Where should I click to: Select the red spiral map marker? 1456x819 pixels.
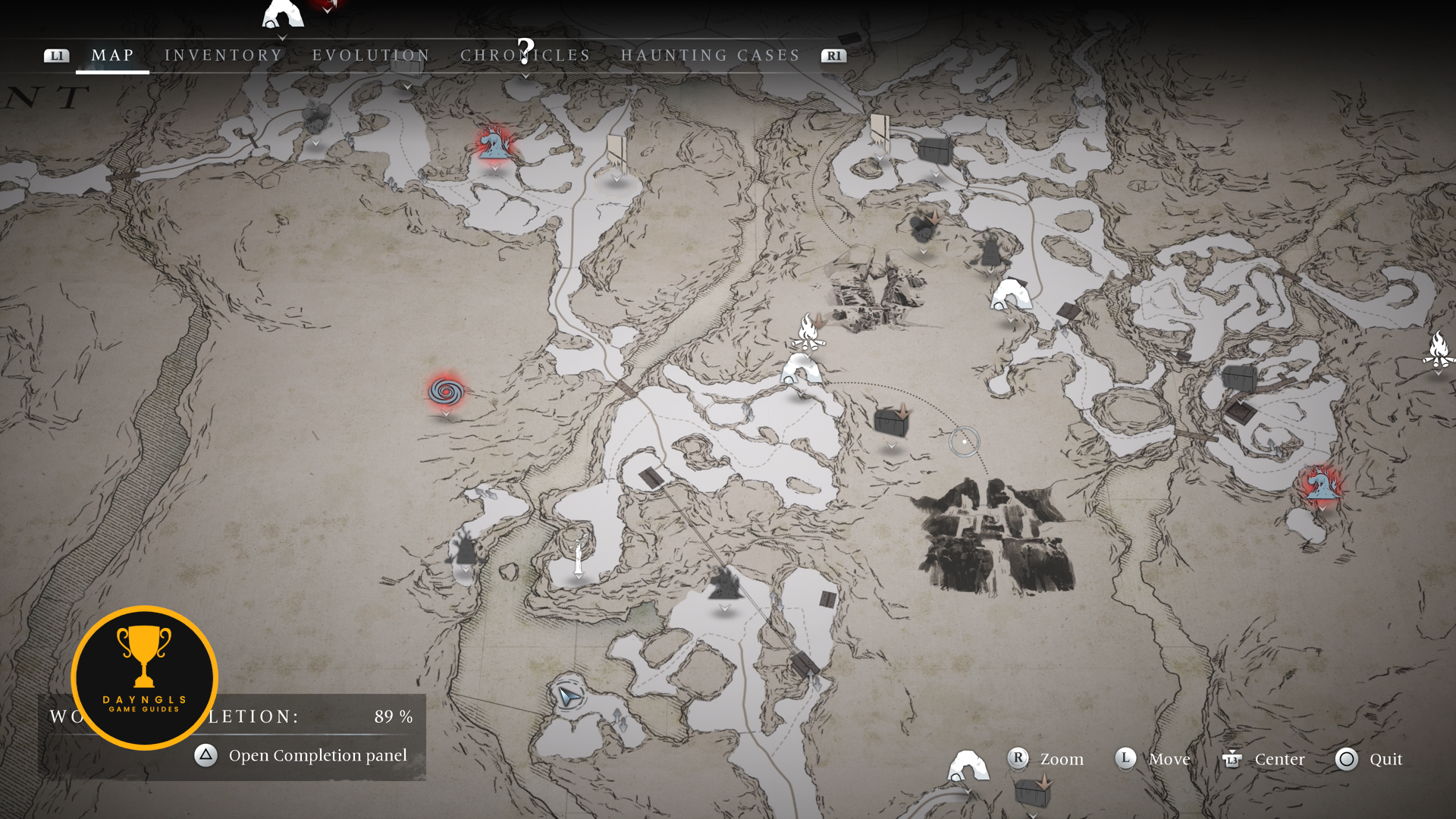tap(446, 391)
